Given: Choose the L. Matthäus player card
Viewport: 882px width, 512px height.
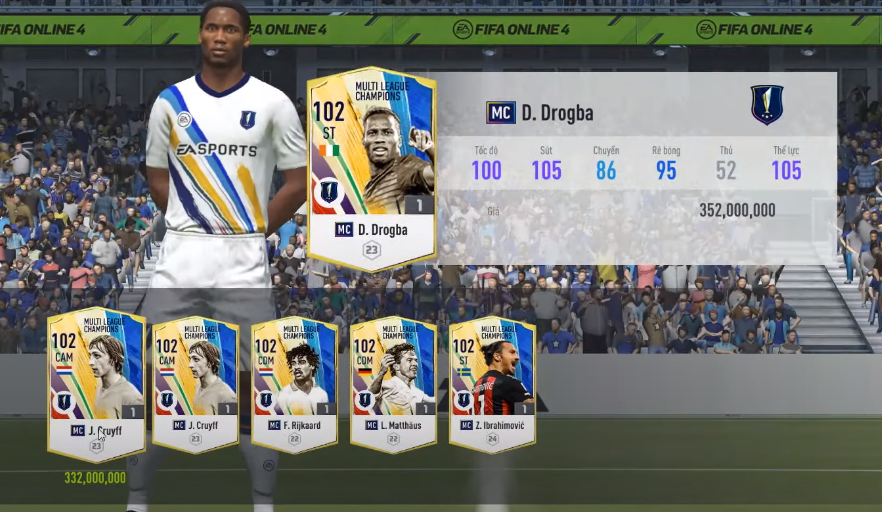Looking at the screenshot, I should coord(393,384).
